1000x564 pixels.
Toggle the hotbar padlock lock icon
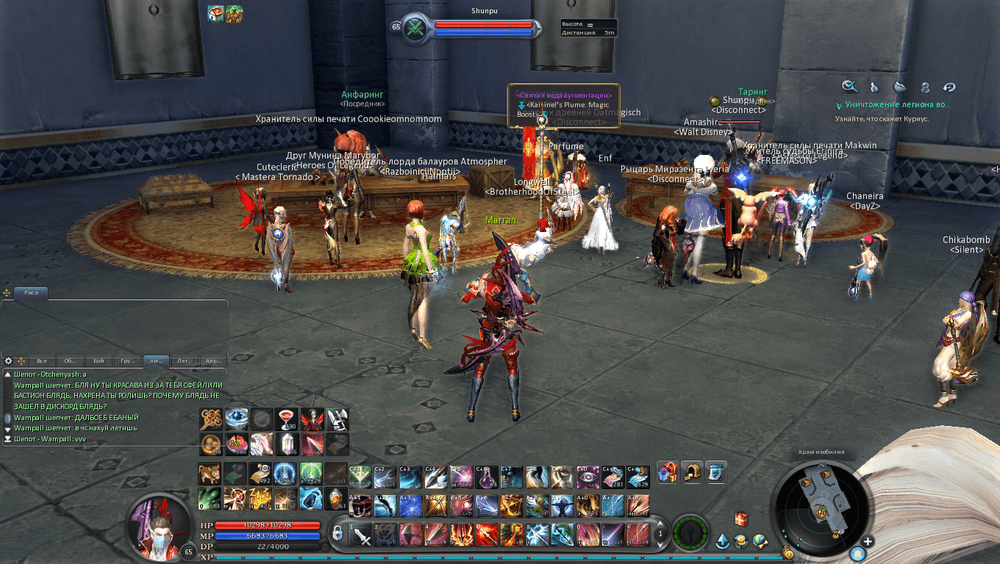click(x=337, y=533)
